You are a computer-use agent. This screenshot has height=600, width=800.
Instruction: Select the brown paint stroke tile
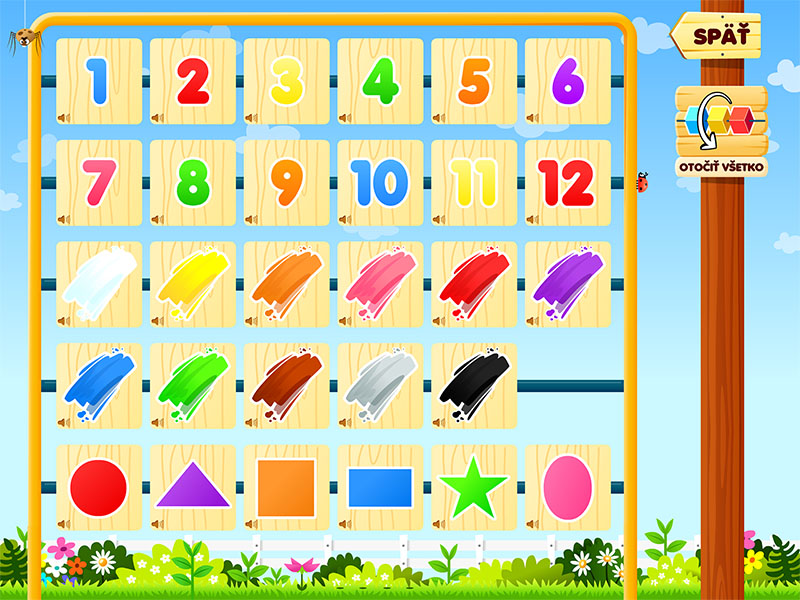pyautogui.click(x=286, y=386)
